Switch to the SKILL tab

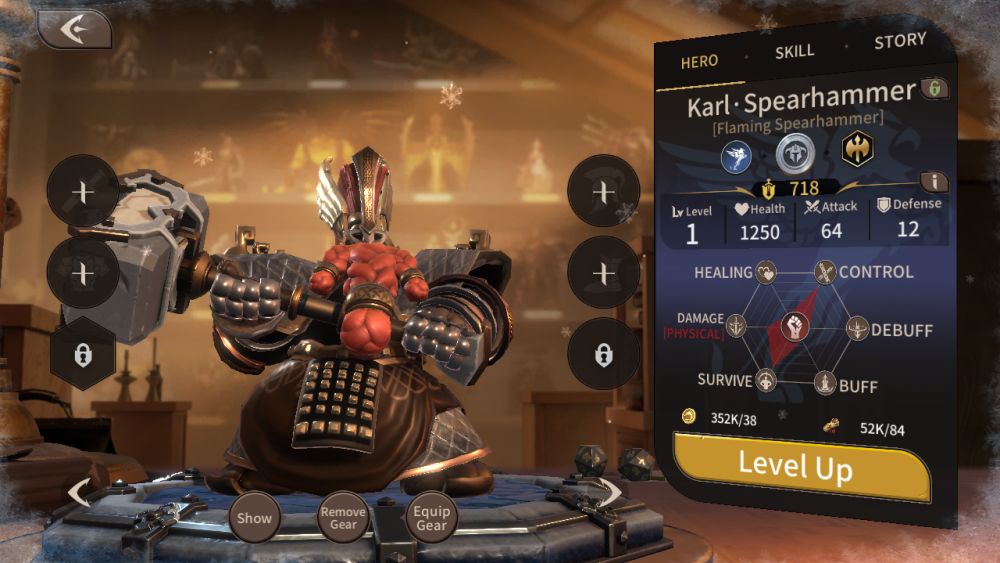pos(795,52)
